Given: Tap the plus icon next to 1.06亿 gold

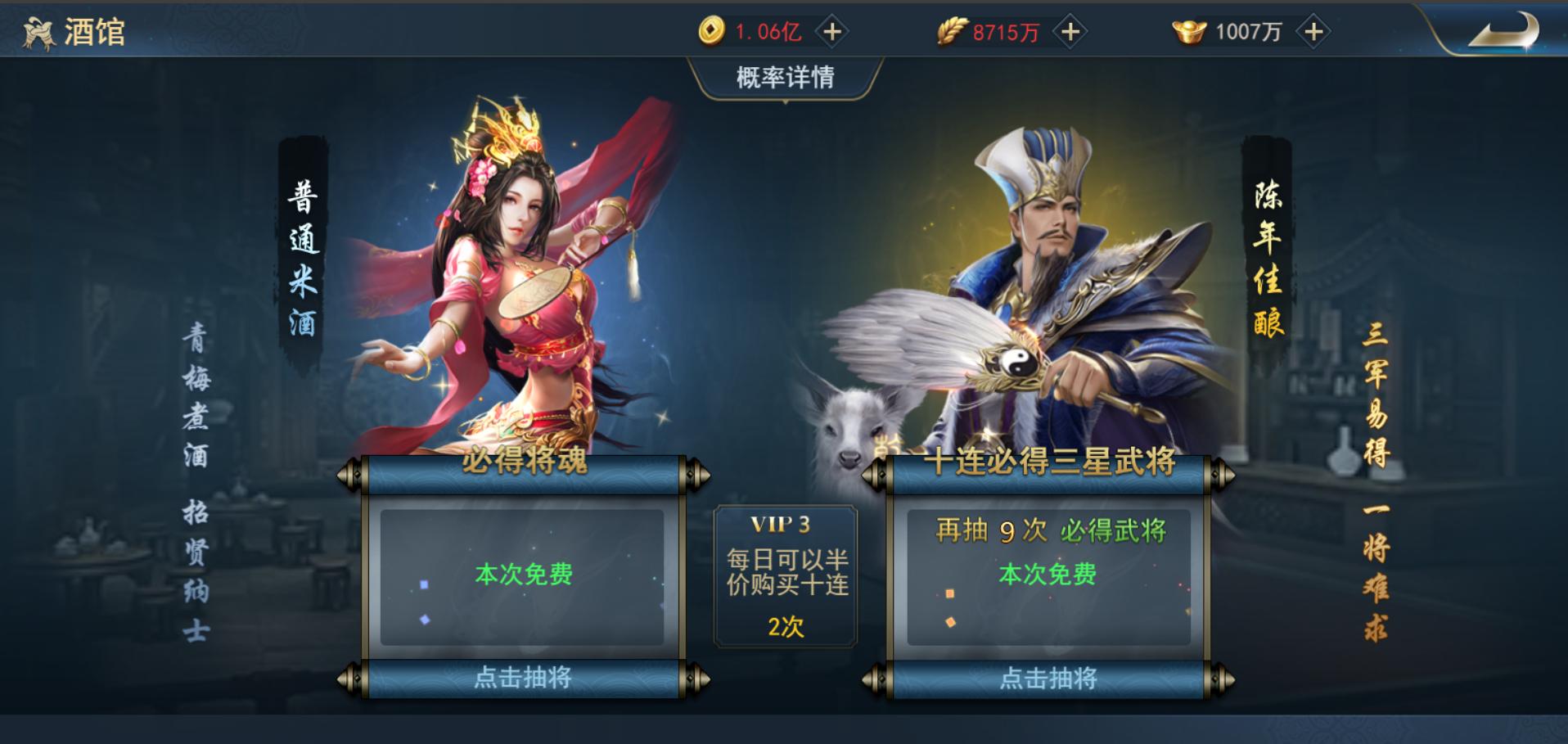Looking at the screenshot, I should click(831, 29).
